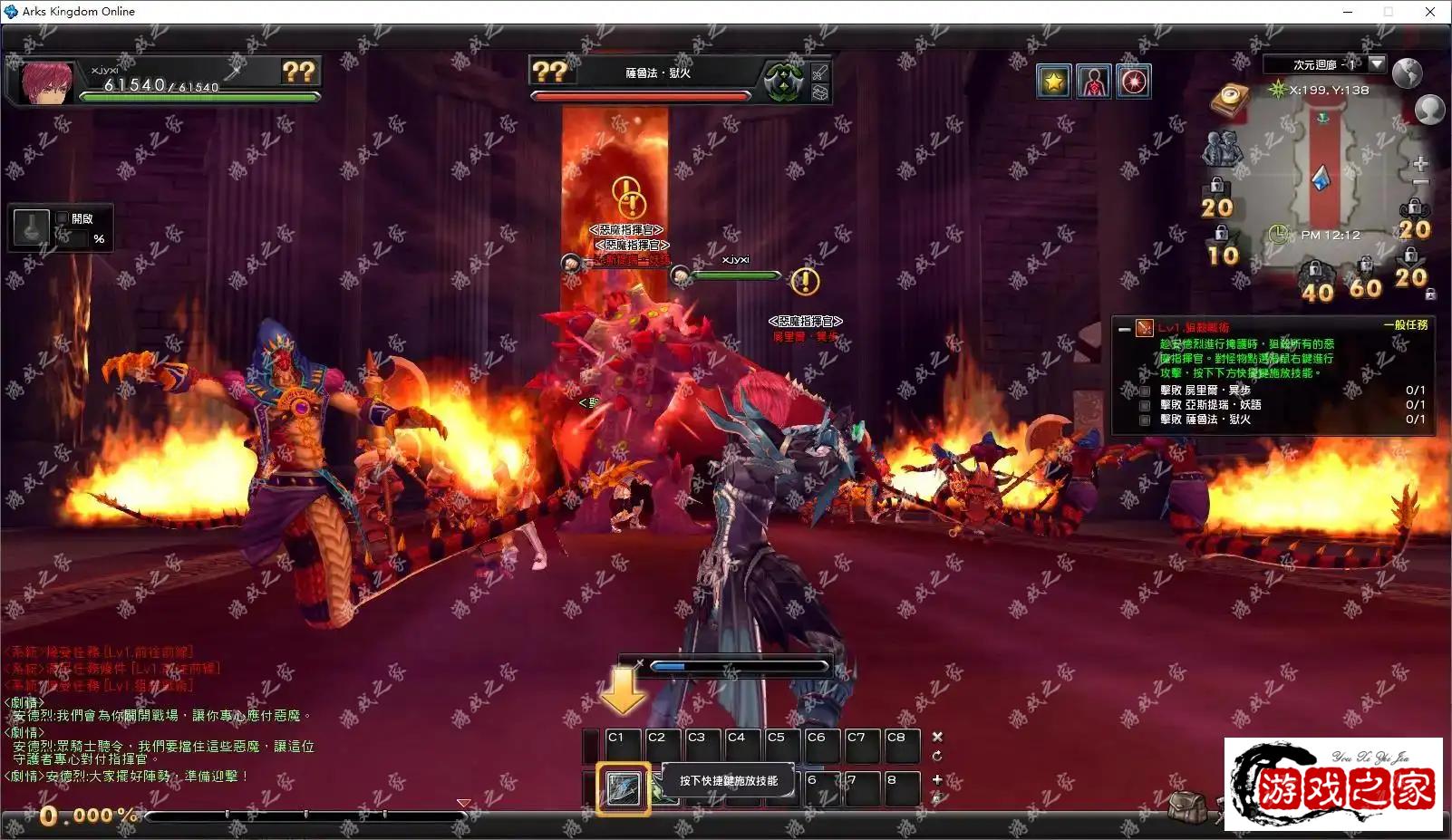Click the sword icon on the target frame
Image resolution: width=1452 pixels, height=840 pixels.
(x=820, y=72)
